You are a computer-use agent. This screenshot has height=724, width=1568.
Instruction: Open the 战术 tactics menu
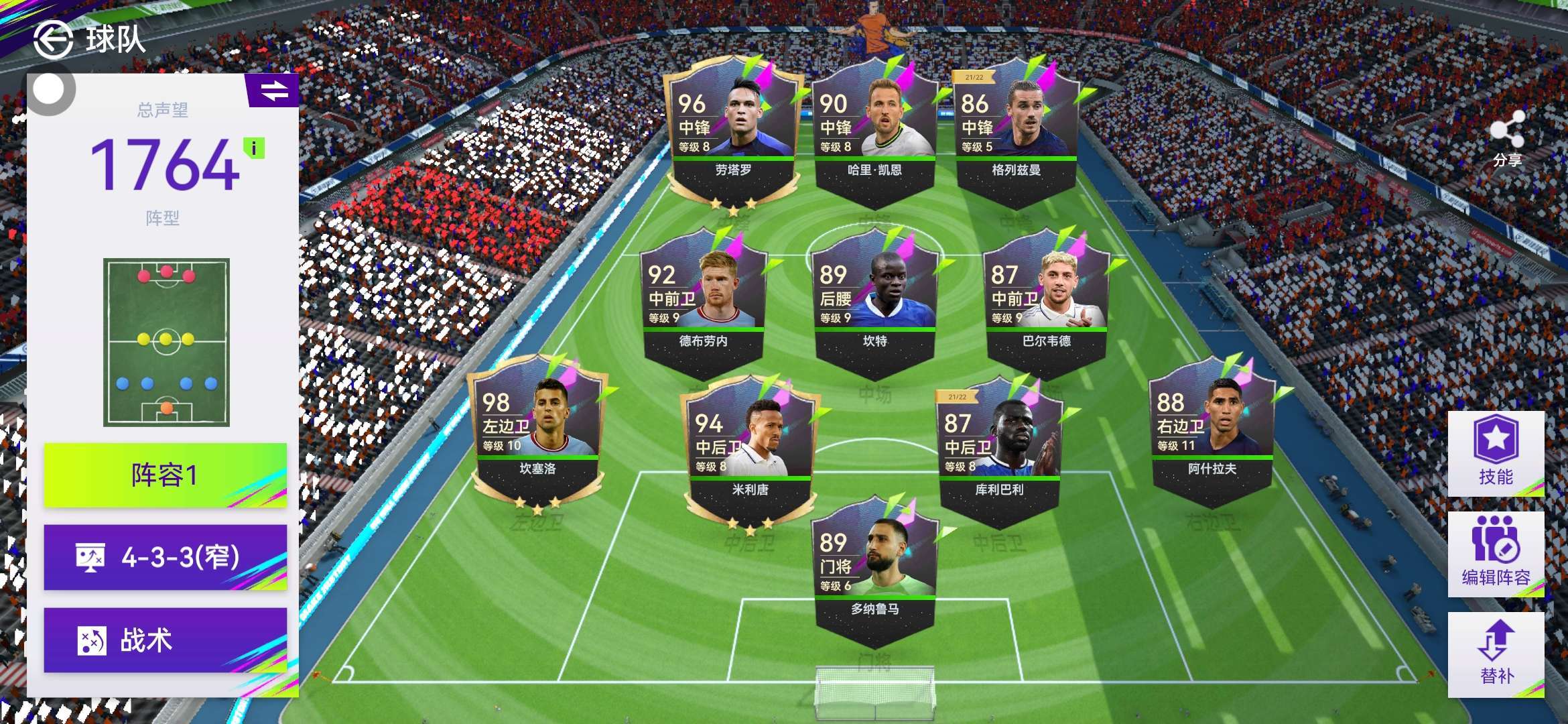[165, 640]
